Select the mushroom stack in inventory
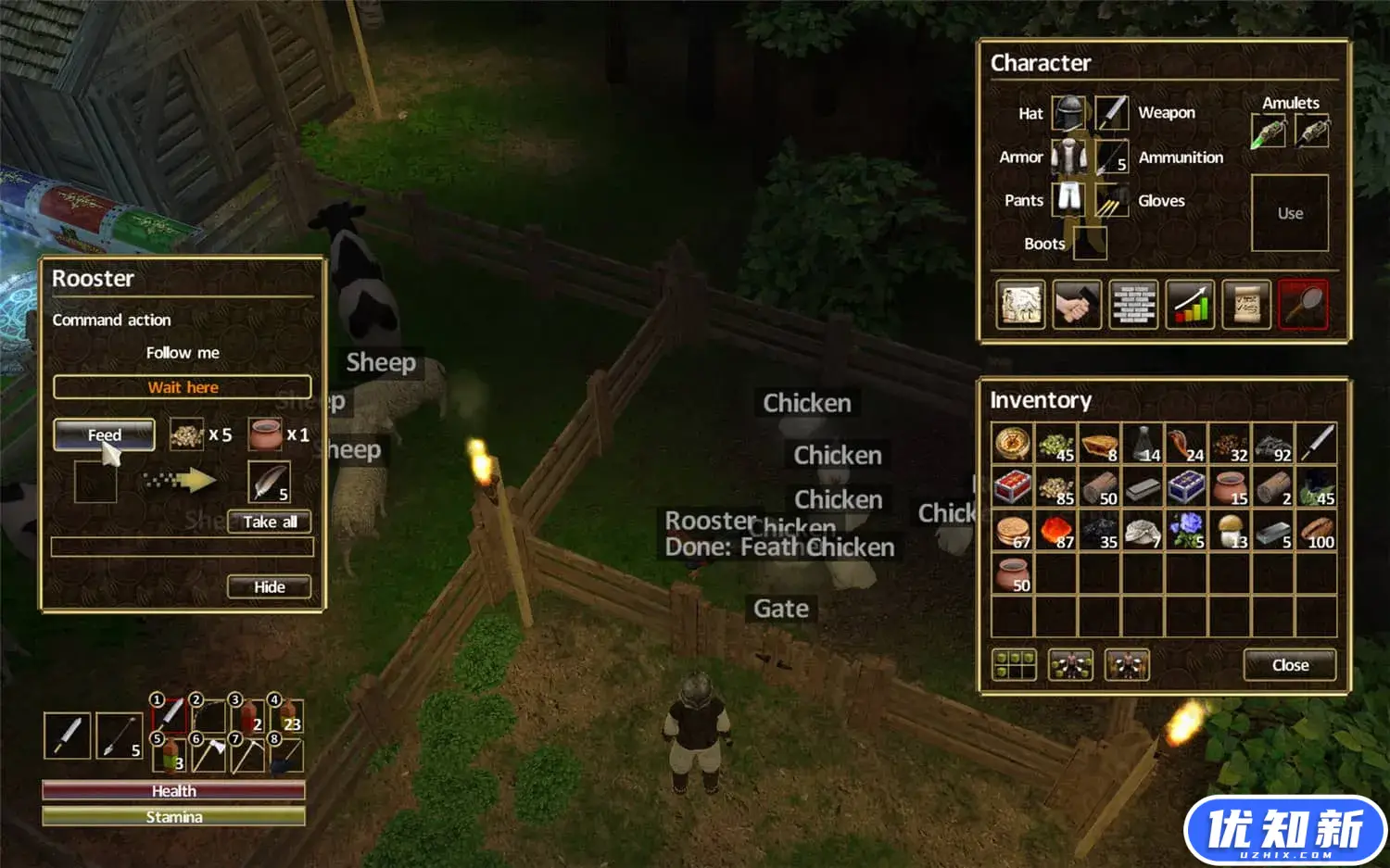 (x=1230, y=531)
